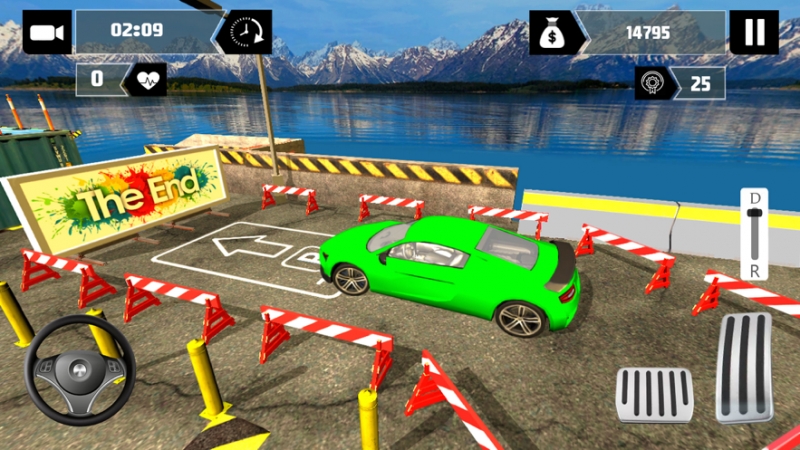
Task: Click the money bag icon
Action: [x=553, y=33]
